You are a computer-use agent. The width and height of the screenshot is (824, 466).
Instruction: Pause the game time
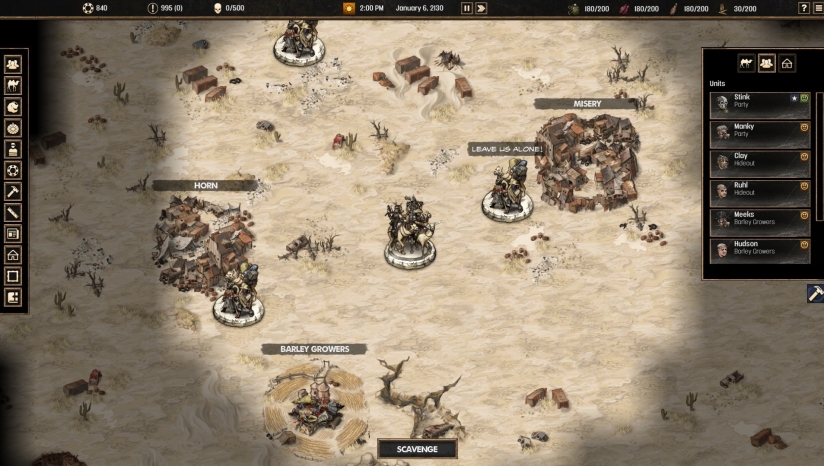tap(466, 8)
